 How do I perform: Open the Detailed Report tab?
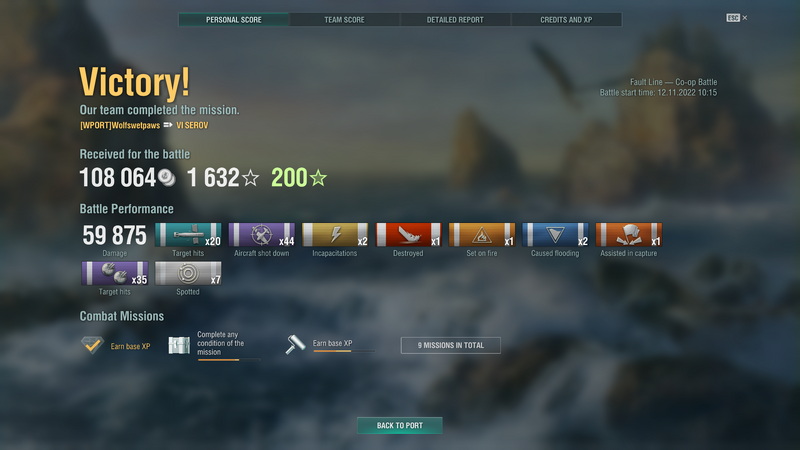tap(455, 19)
